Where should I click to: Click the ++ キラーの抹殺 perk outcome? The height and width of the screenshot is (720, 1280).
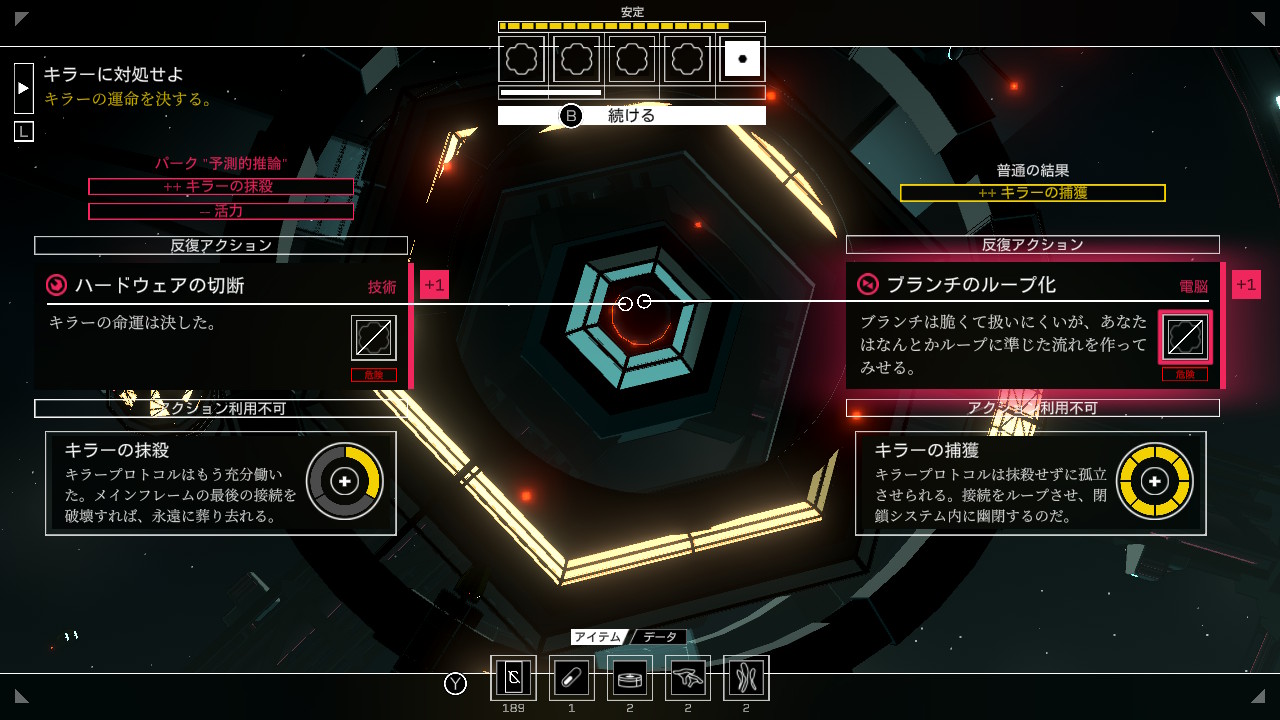pyautogui.click(x=220, y=187)
